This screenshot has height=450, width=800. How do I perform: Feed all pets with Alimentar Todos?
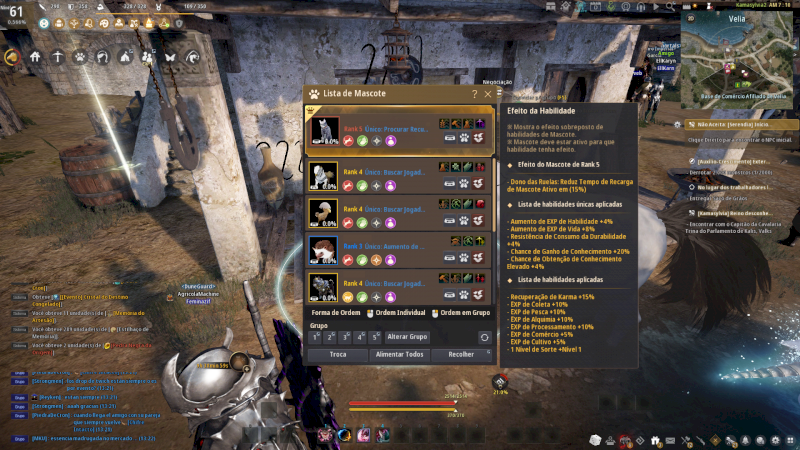click(x=400, y=354)
